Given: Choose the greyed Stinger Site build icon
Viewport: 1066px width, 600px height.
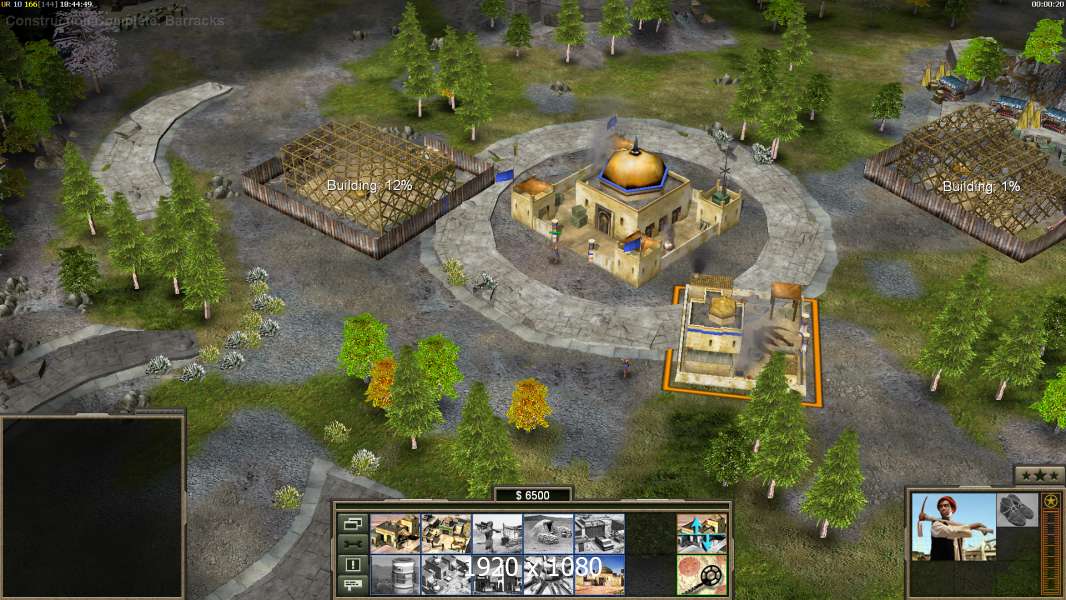Looking at the screenshot, I should click(x=497, y=534).
